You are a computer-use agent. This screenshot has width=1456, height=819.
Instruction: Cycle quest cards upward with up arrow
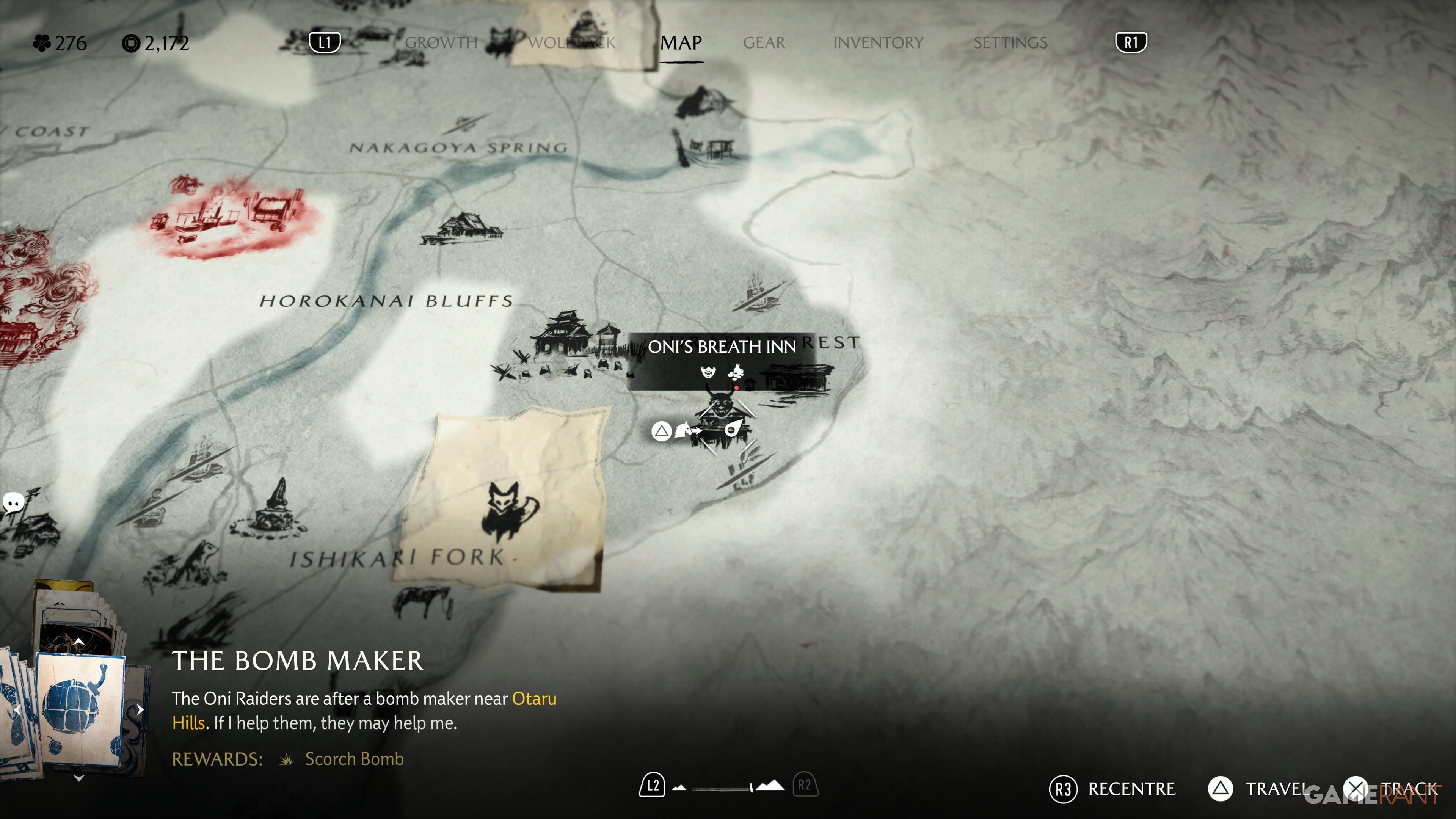point(79,642)
